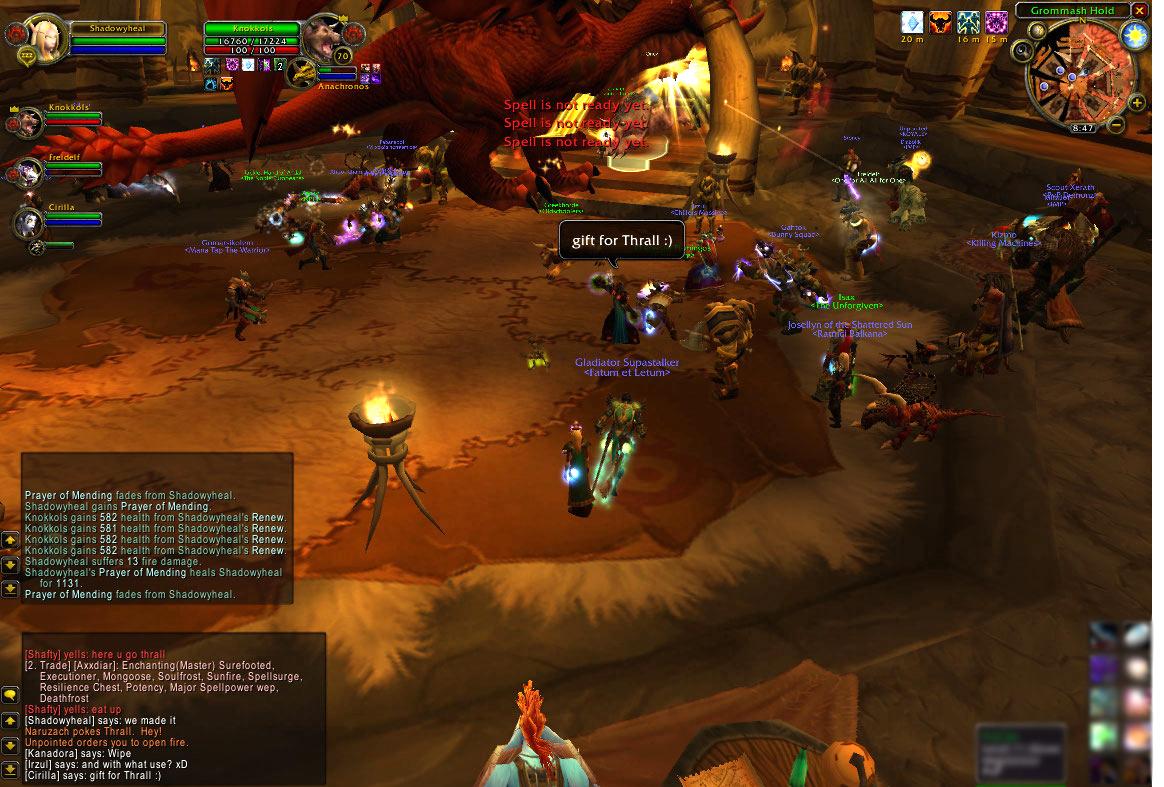The width and height of the screenshot is (1164, 787).
Task: Zoom in the minimap with plus button
Action: 1137,103
